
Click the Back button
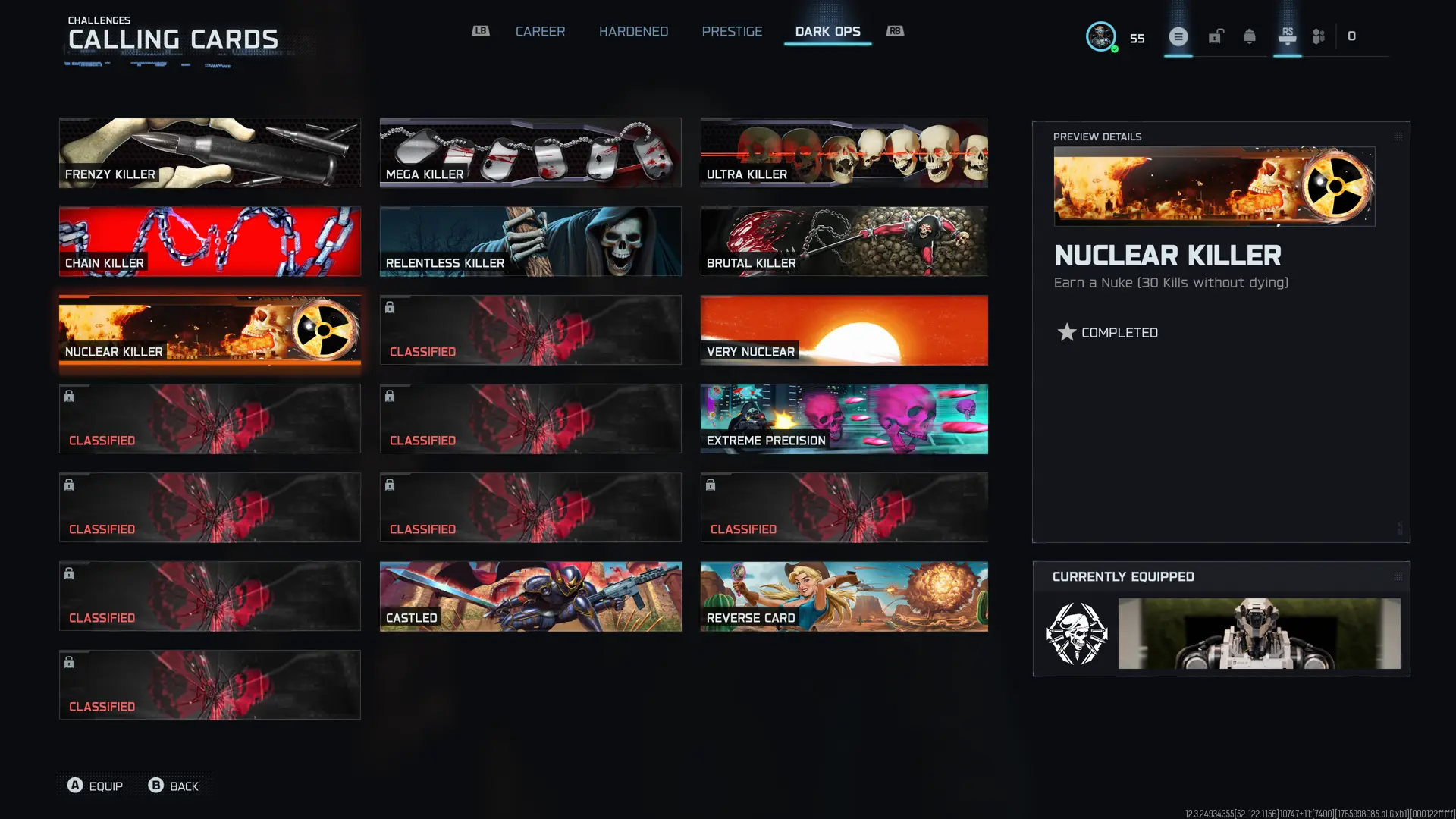(x=174, y=786)
